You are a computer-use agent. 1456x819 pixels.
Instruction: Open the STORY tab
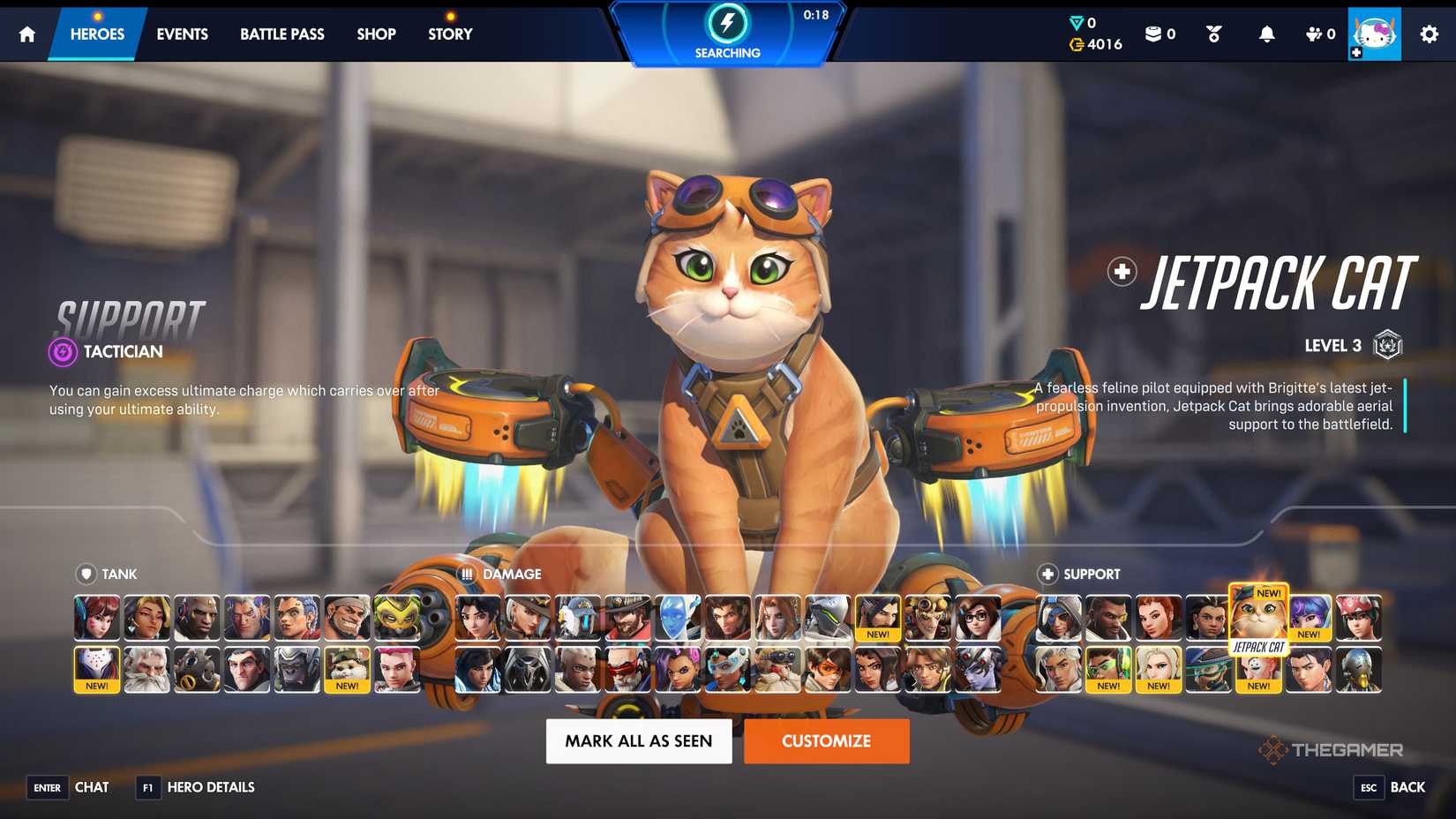[x=449, y=34]
